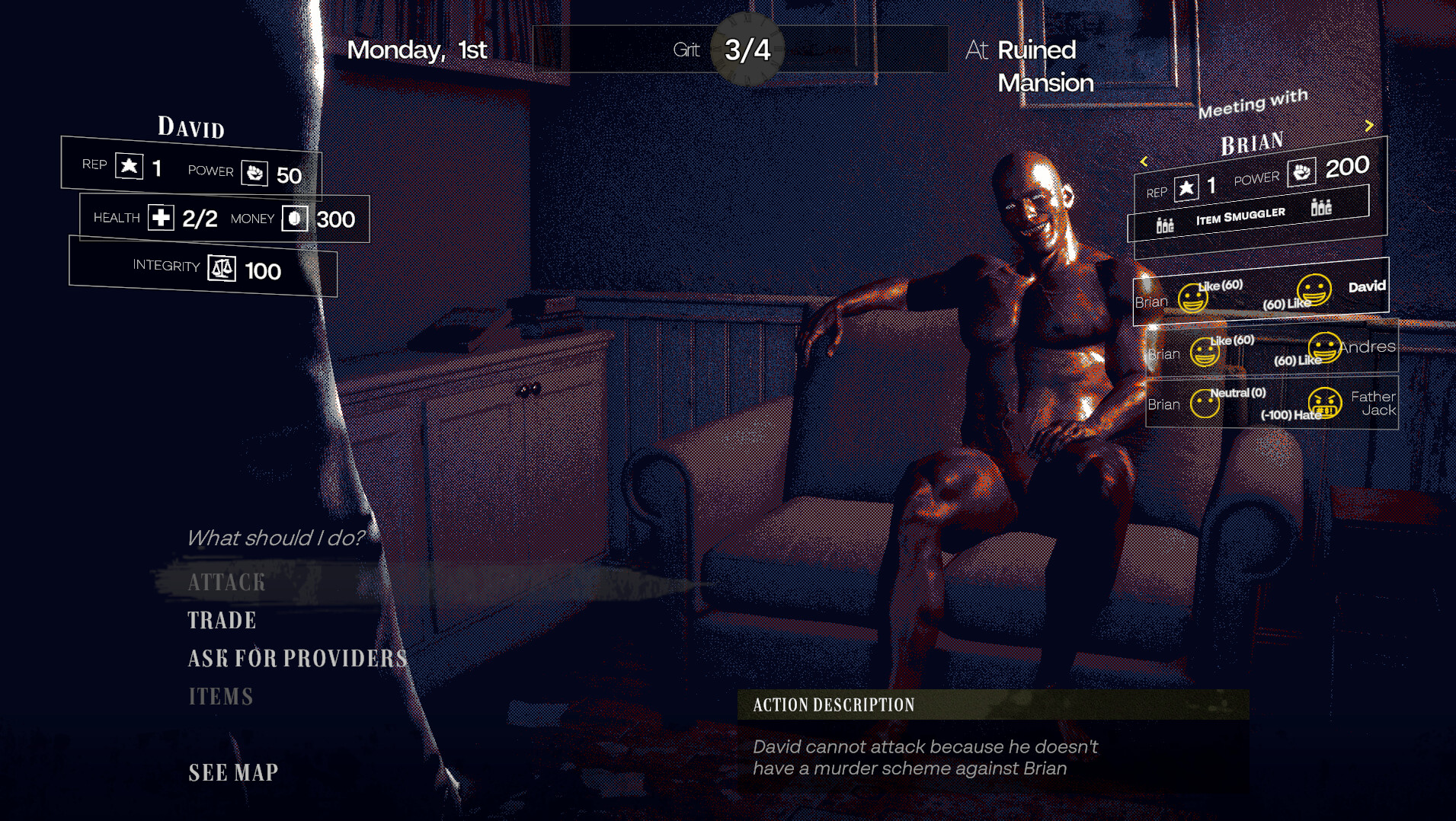Click Brian's Neutral face emoji
The width and height of the screenshot is (1456, 821).
[x=1205, y=403]
